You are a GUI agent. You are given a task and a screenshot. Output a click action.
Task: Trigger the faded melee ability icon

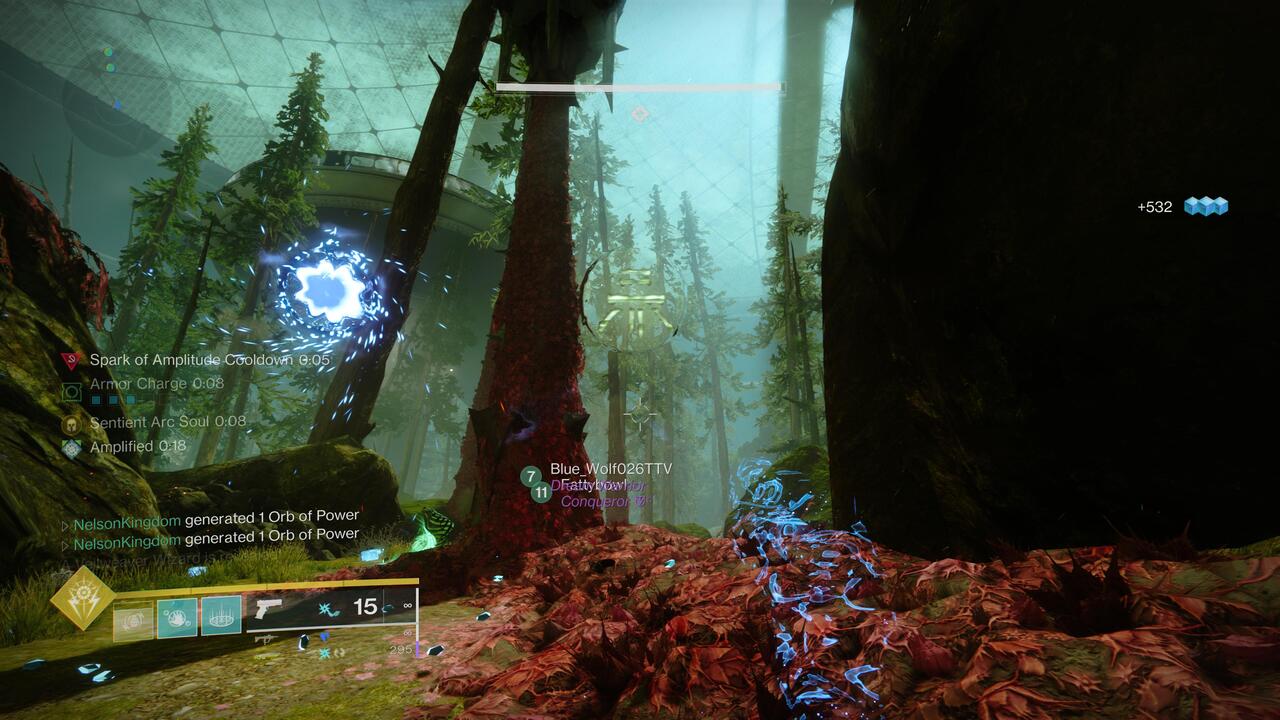click(x=133, y=620)
